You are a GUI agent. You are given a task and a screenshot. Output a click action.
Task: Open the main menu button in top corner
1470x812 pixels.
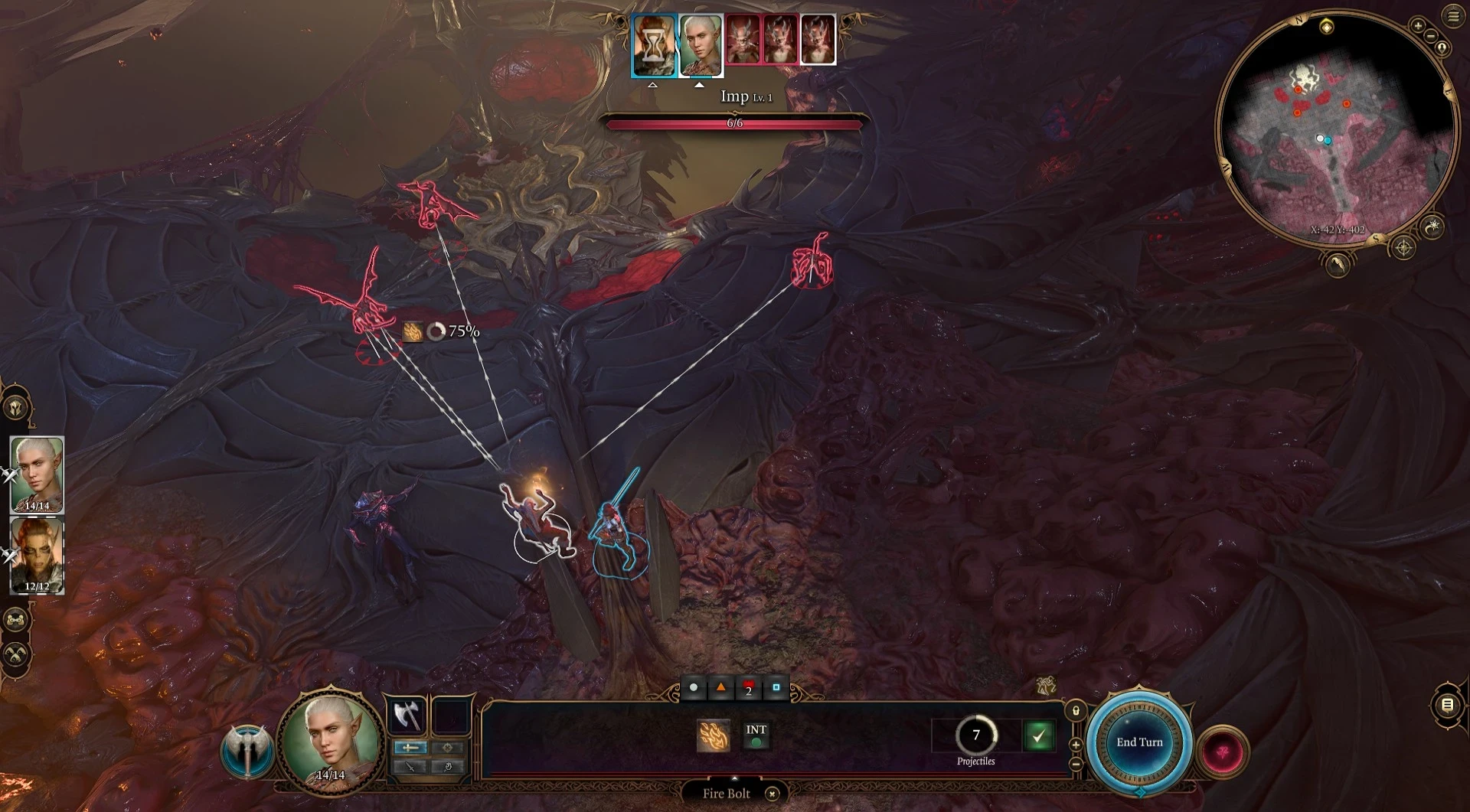(x=1452, y=16)
